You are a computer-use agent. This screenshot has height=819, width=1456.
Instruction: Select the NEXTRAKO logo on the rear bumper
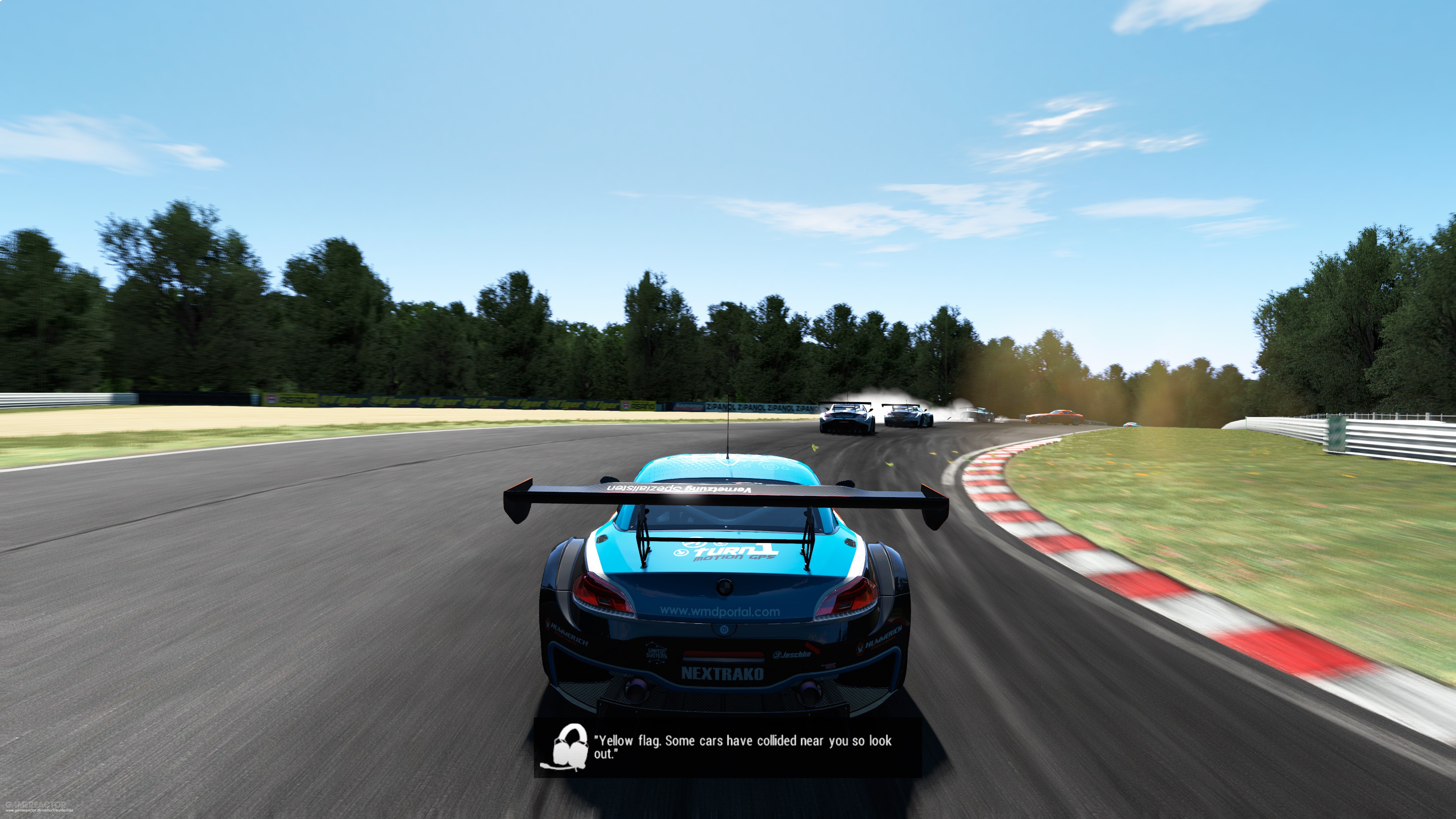(722, 673)
